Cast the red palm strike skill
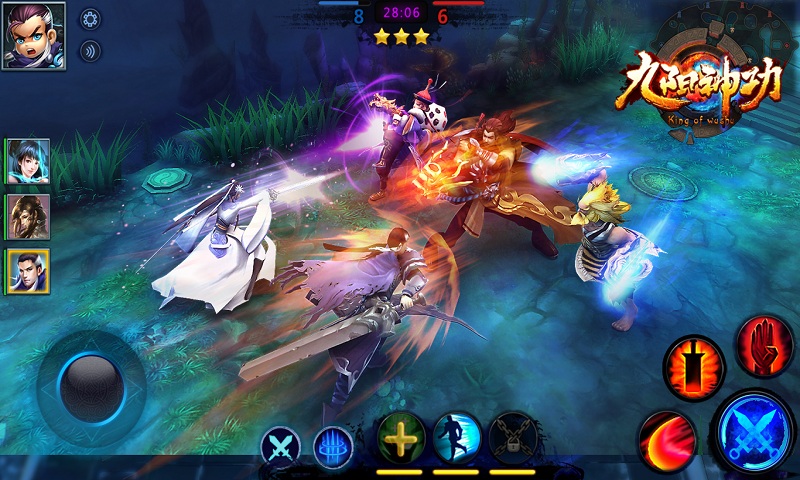Image resolution: width=800 pixels, height=480 pixels. (x=765, y=345)
